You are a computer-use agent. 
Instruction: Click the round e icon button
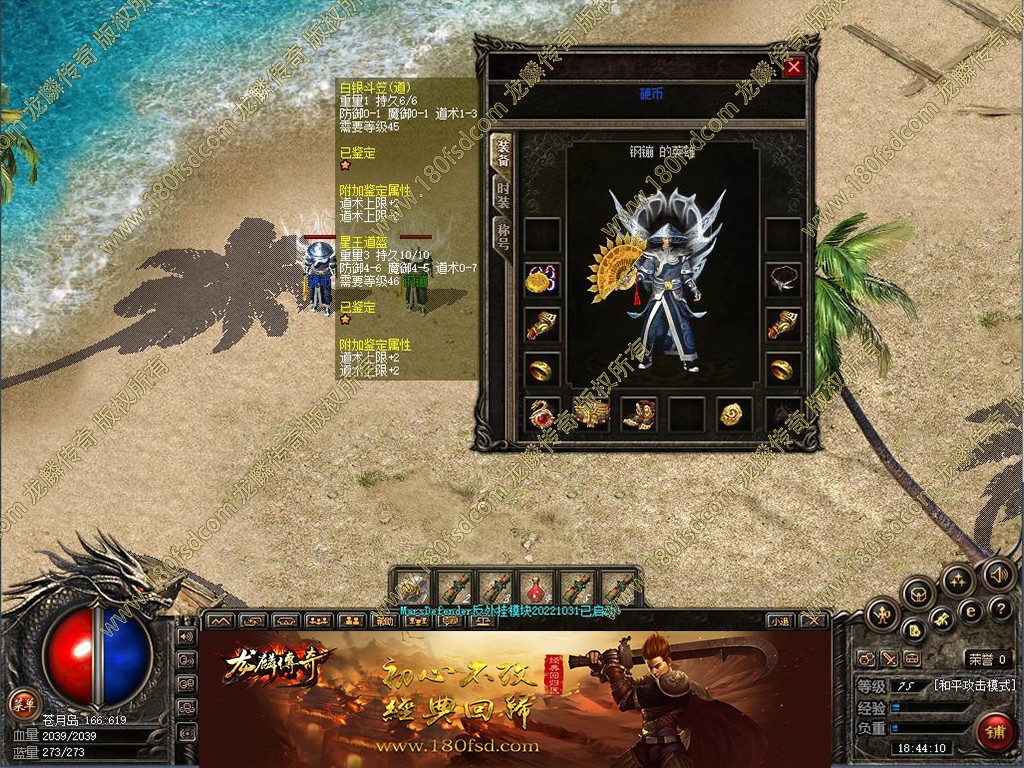969,611
